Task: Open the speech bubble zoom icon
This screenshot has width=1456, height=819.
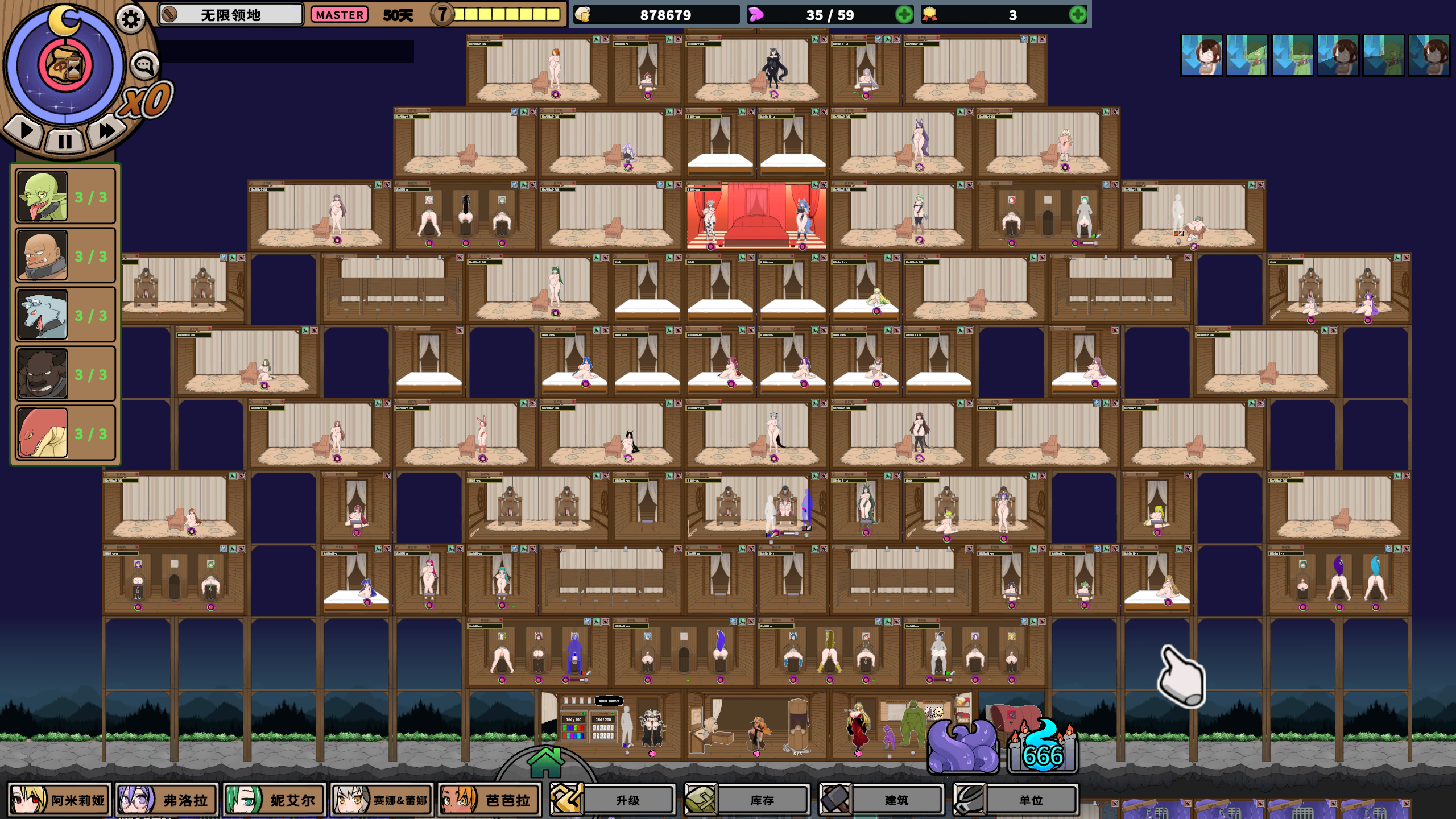Action: [x=144, y=65]
